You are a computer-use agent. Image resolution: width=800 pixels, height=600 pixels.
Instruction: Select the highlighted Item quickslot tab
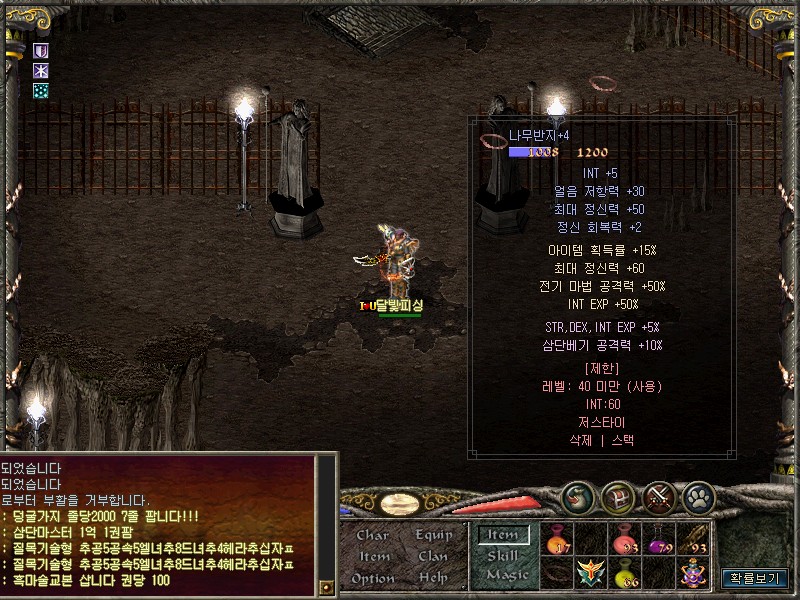point(502,535)
